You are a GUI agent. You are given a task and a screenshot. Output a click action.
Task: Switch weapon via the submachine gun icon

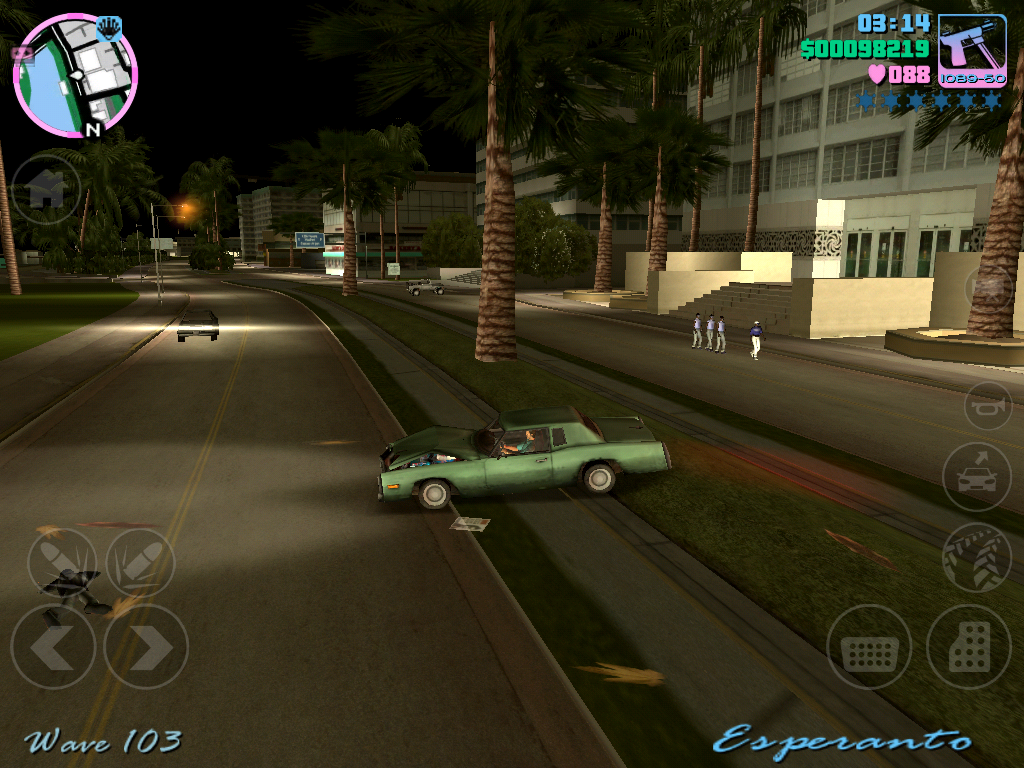point(972,50)
